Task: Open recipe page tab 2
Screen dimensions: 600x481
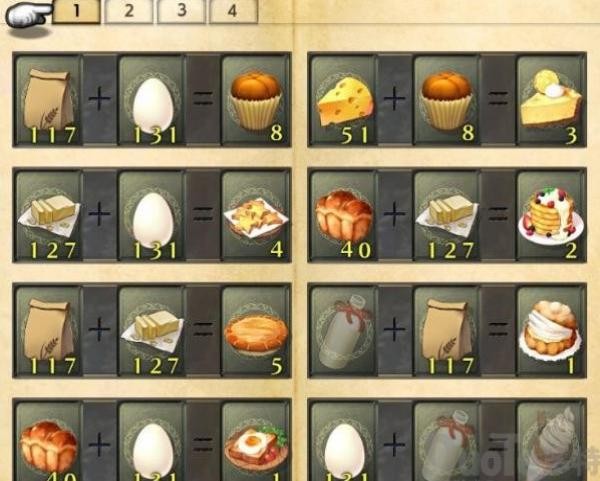Action: [130, 12]
